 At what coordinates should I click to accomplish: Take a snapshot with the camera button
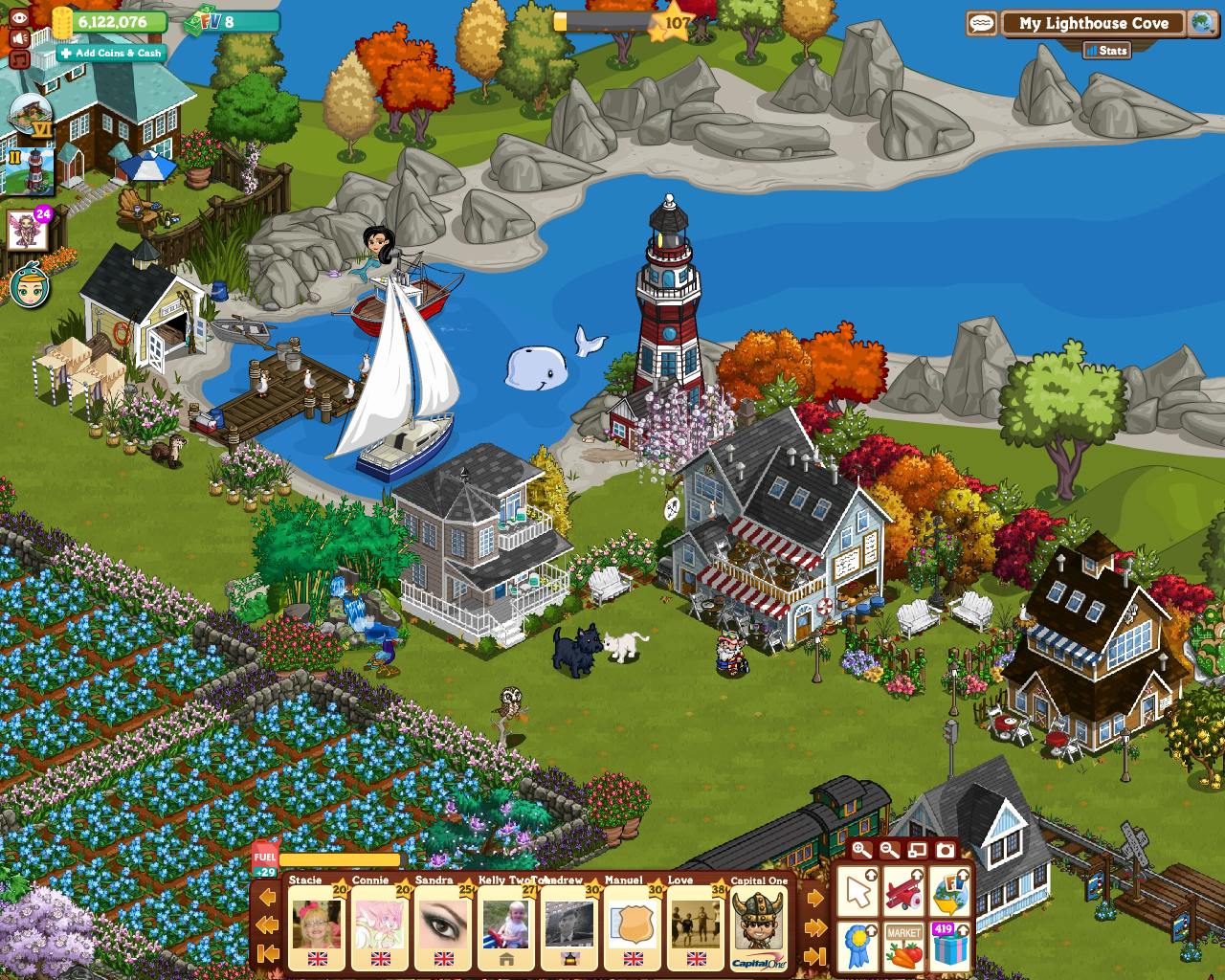point(945,850)
